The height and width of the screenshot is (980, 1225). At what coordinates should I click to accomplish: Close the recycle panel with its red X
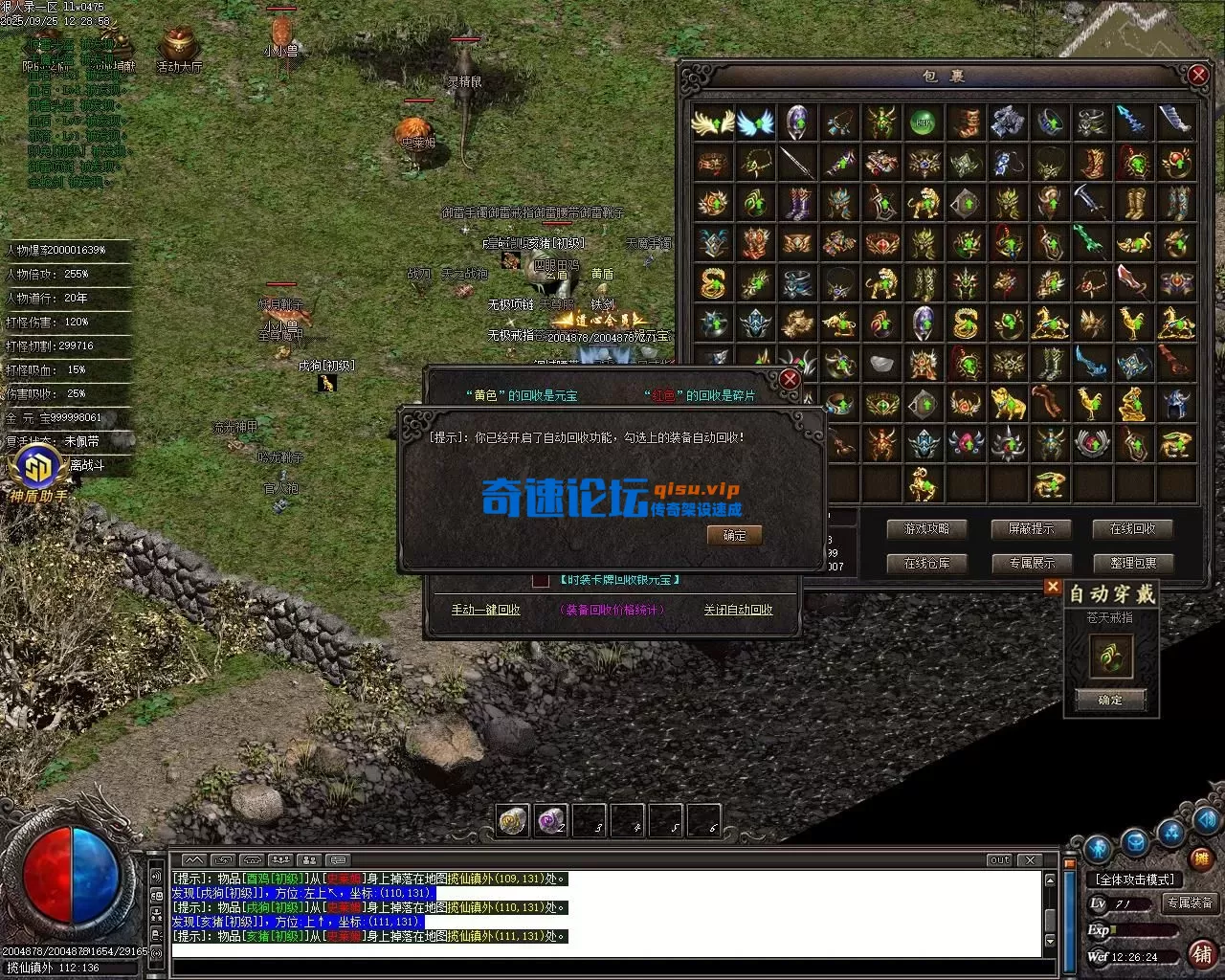click(790, 380)
